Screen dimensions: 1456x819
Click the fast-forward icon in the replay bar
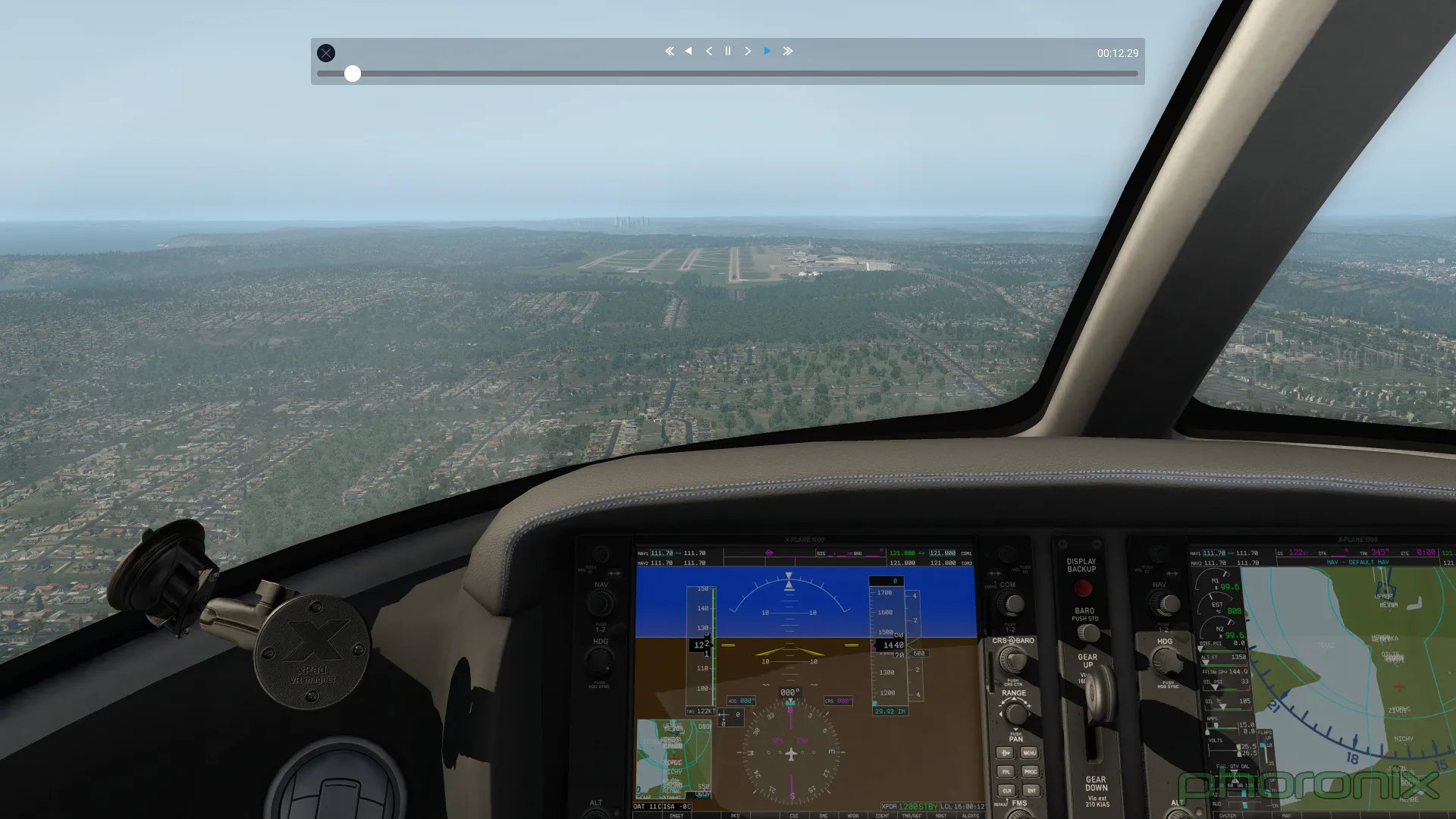point(788,51)
